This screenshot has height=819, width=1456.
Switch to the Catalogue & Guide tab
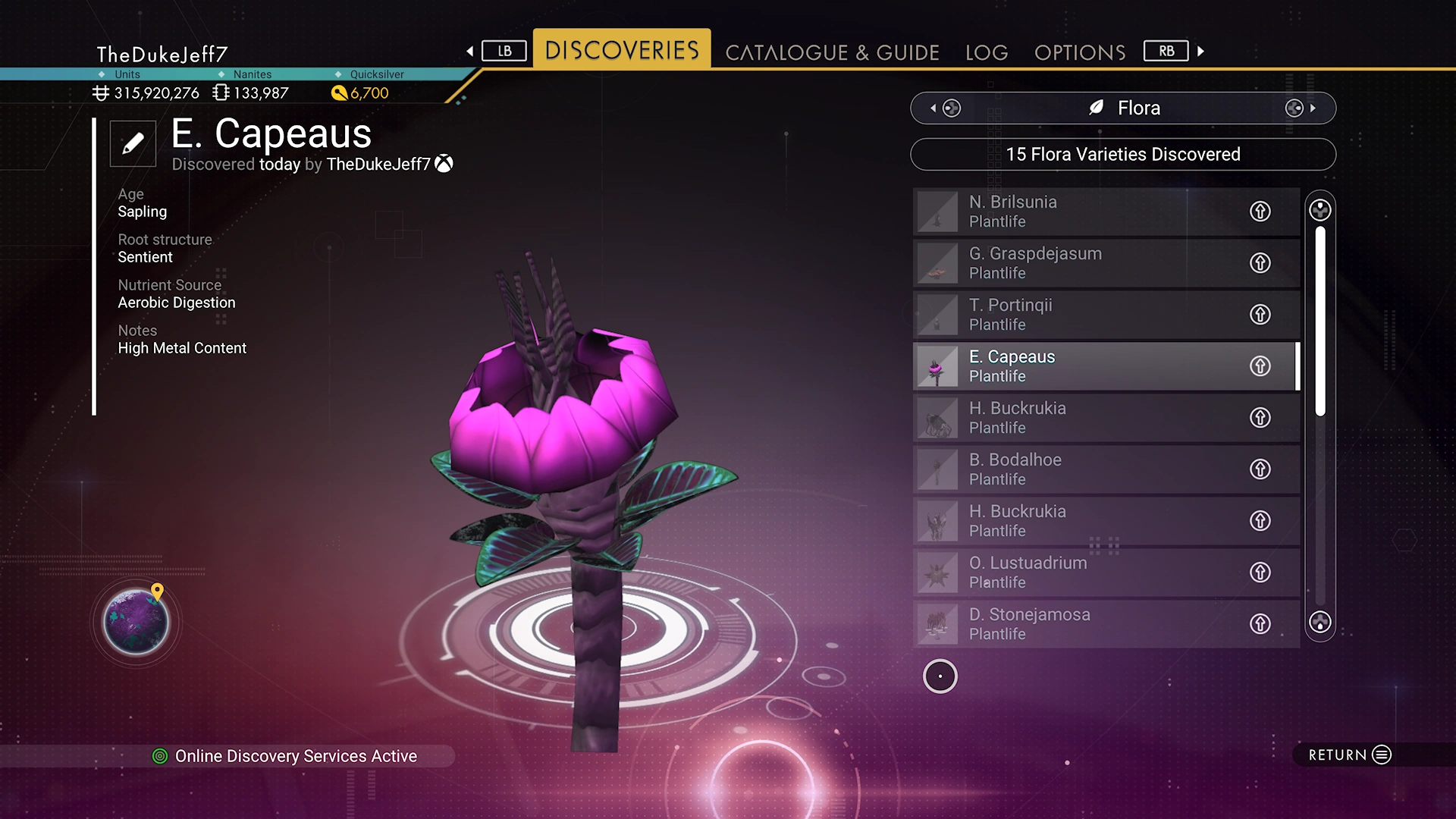pos(832,52)
